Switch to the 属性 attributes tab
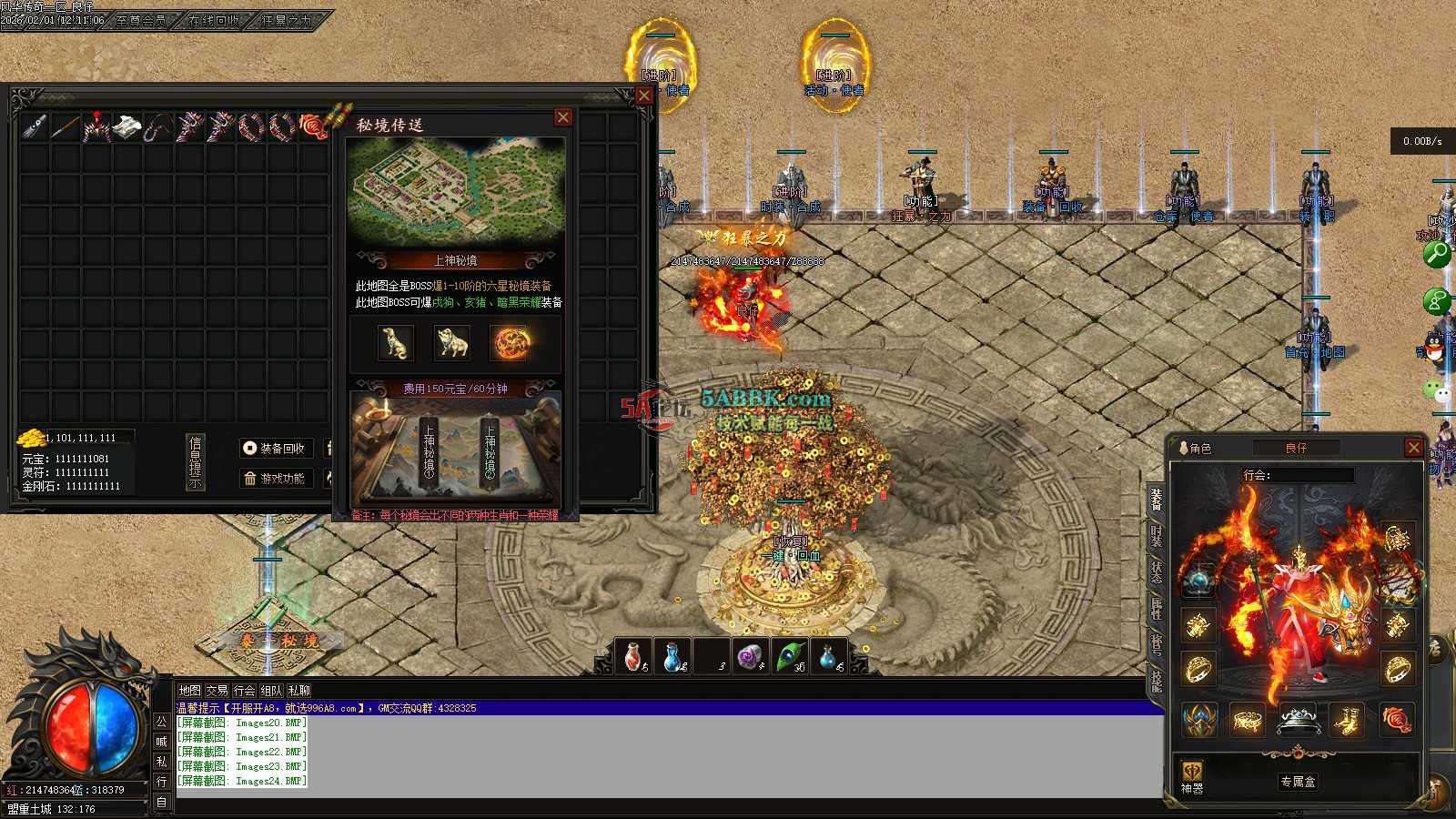Image resolution: width=1456 pixels, height=819 pixels. pos(1156,608)
